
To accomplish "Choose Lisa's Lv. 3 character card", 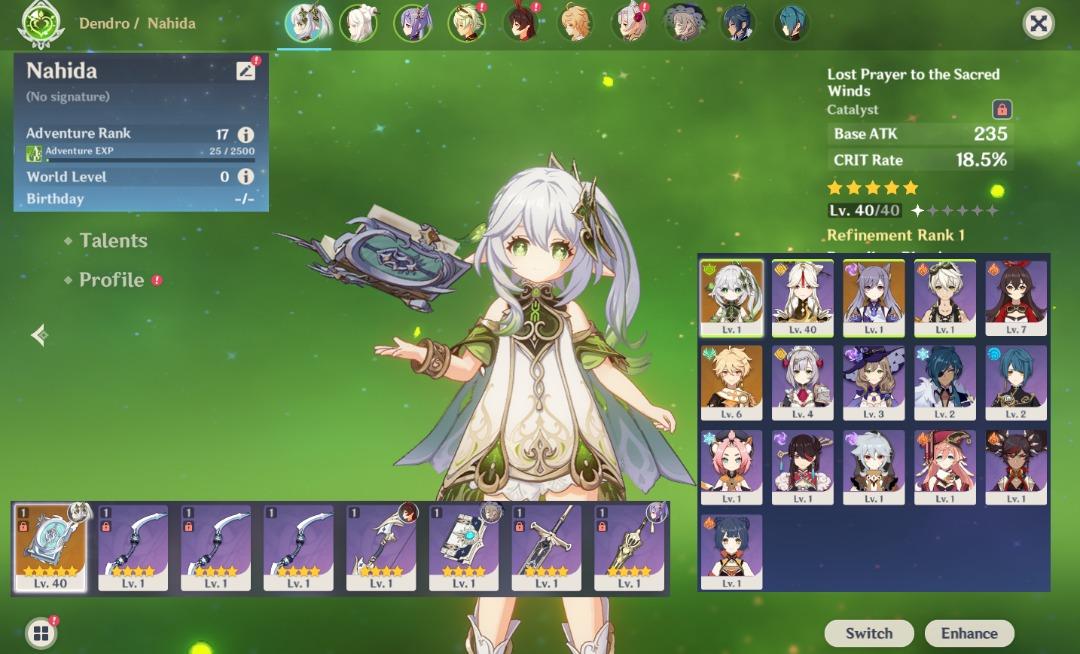I will coord(874,383).
